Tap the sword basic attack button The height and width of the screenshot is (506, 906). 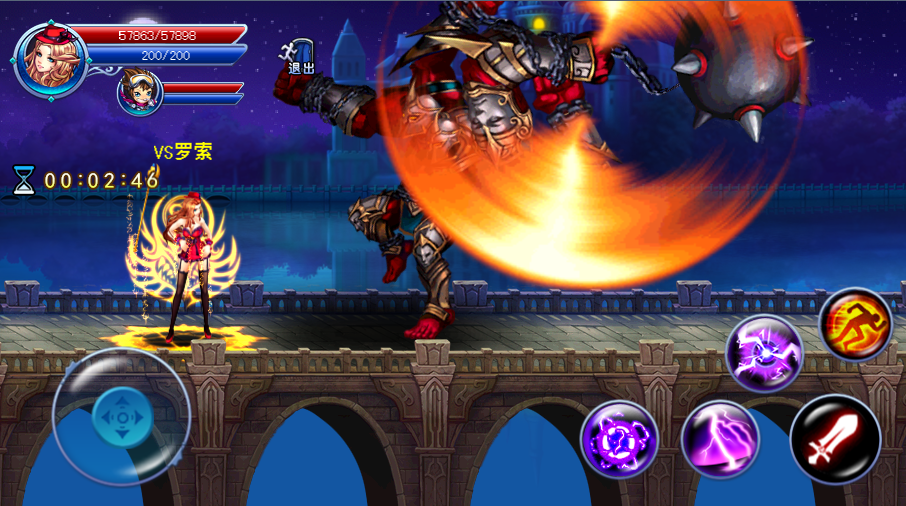[x=835, y=439]
